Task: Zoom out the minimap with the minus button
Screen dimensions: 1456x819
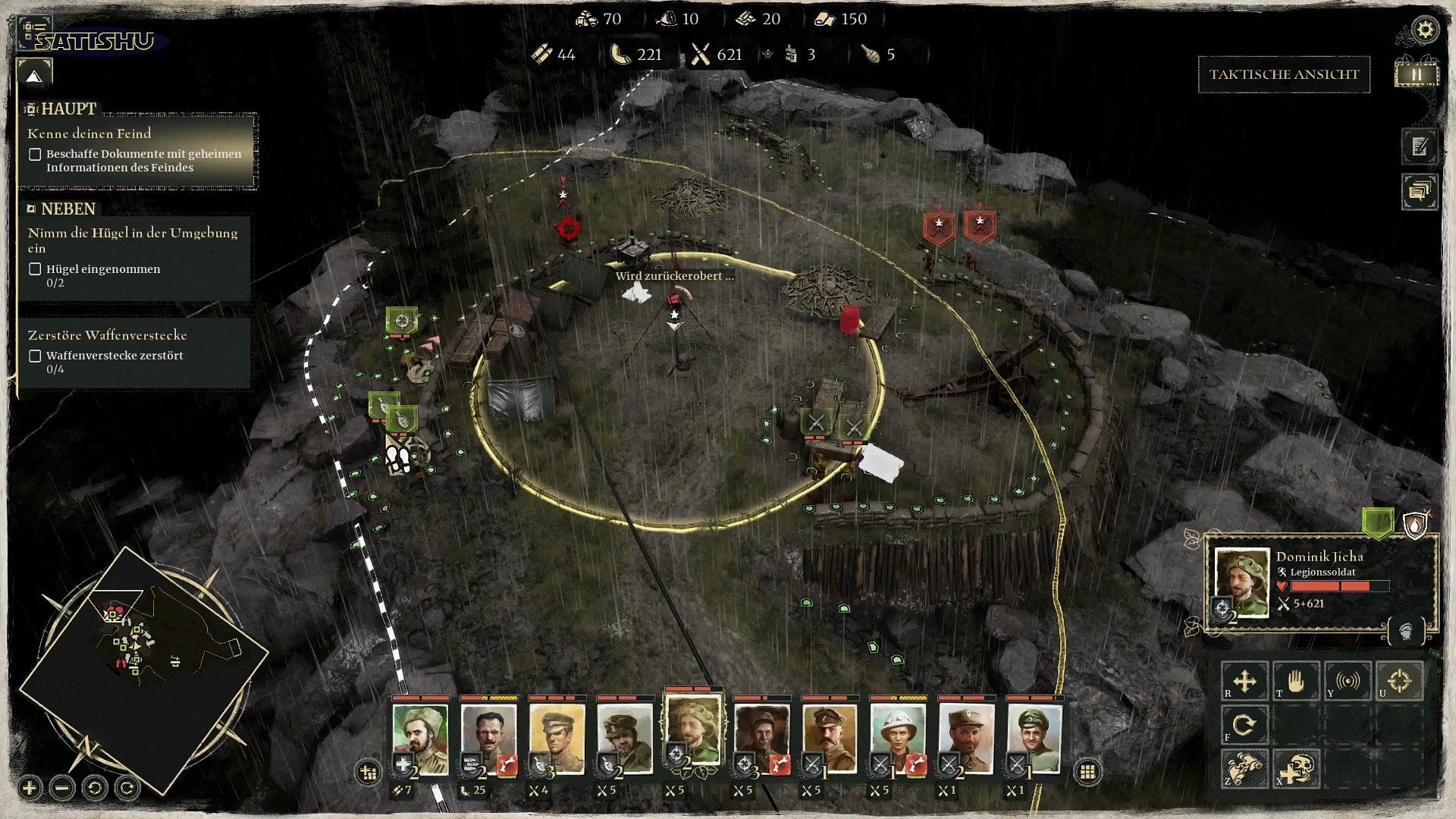Action: tap(62, 788)
